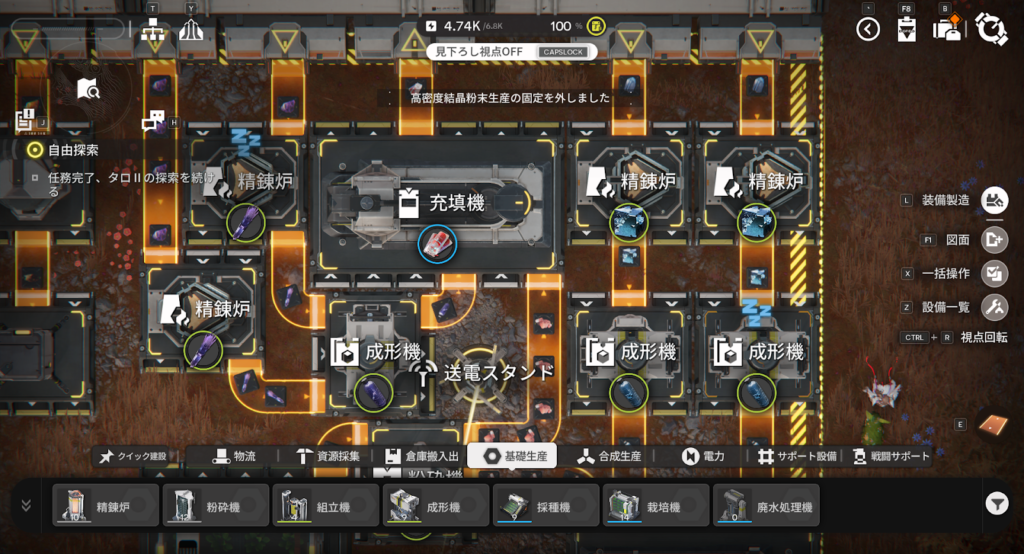Switch to the 物流 category tab
The image size is (1024, 554).
click(x=232, y=456)
